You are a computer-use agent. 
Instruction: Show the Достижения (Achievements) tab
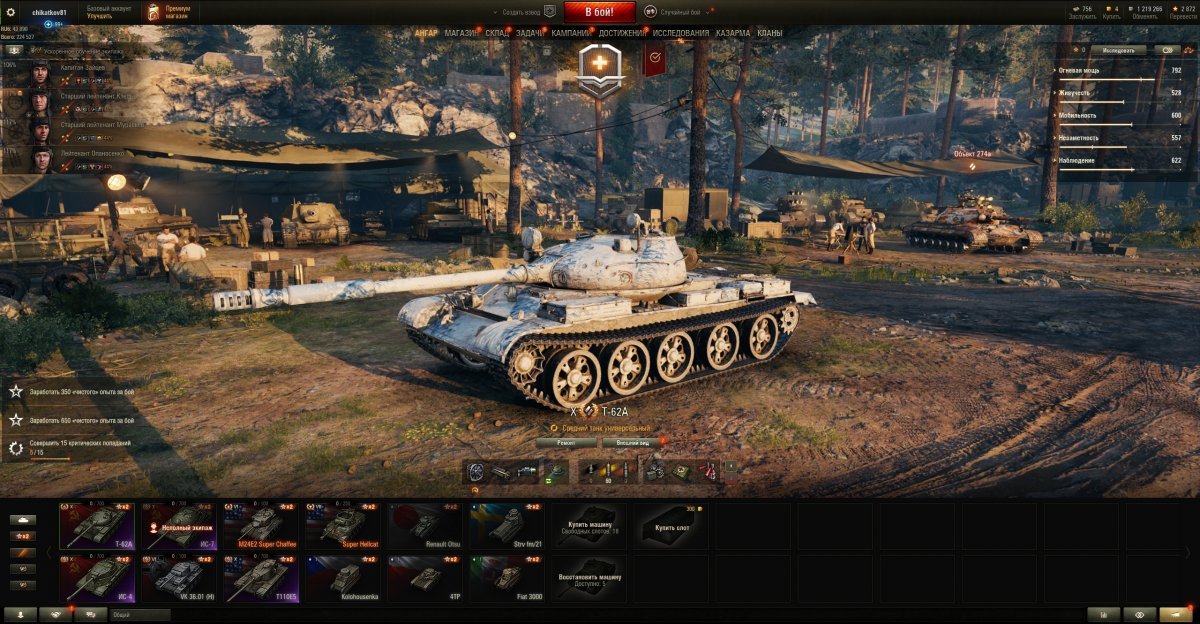623,33
